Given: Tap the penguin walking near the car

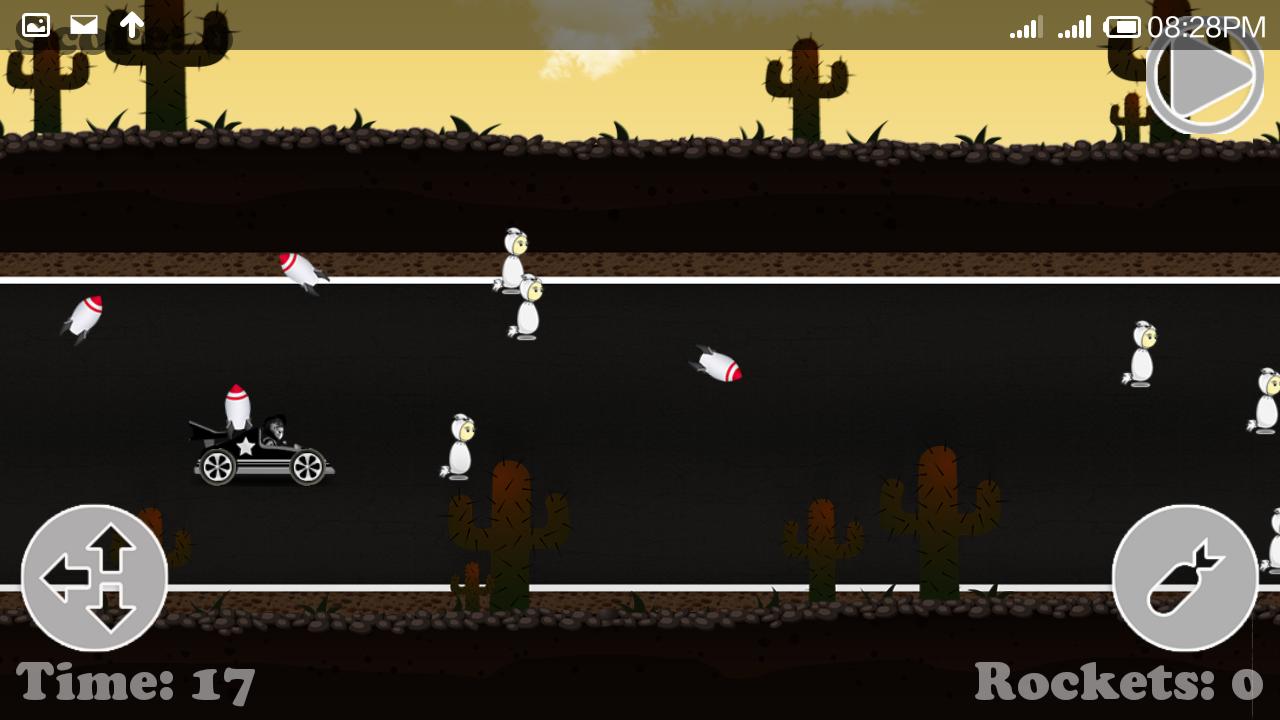Looking at the screenshot, I should coord(458,445).
